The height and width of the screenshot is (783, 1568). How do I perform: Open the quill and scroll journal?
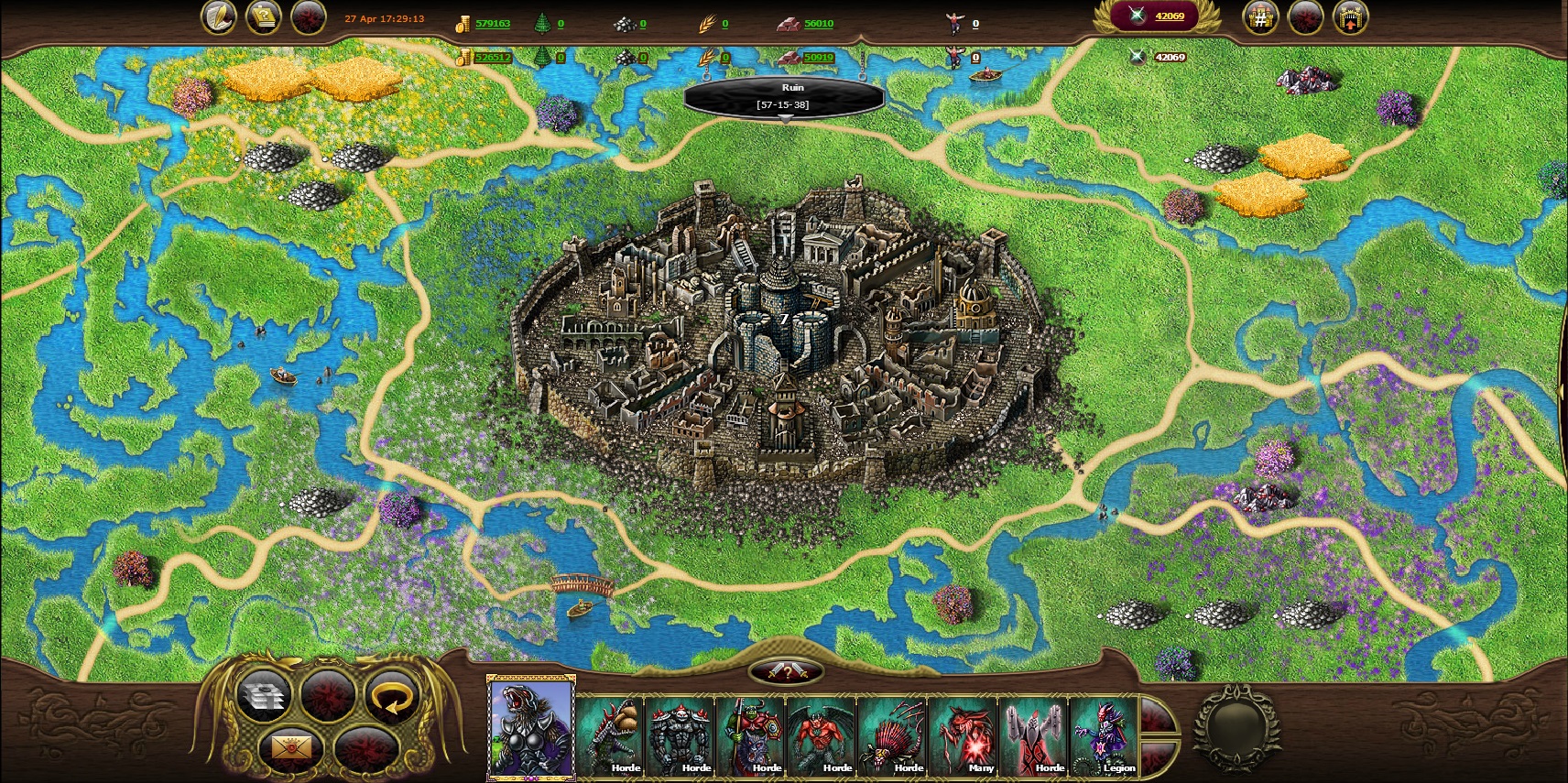coord(218,17)
